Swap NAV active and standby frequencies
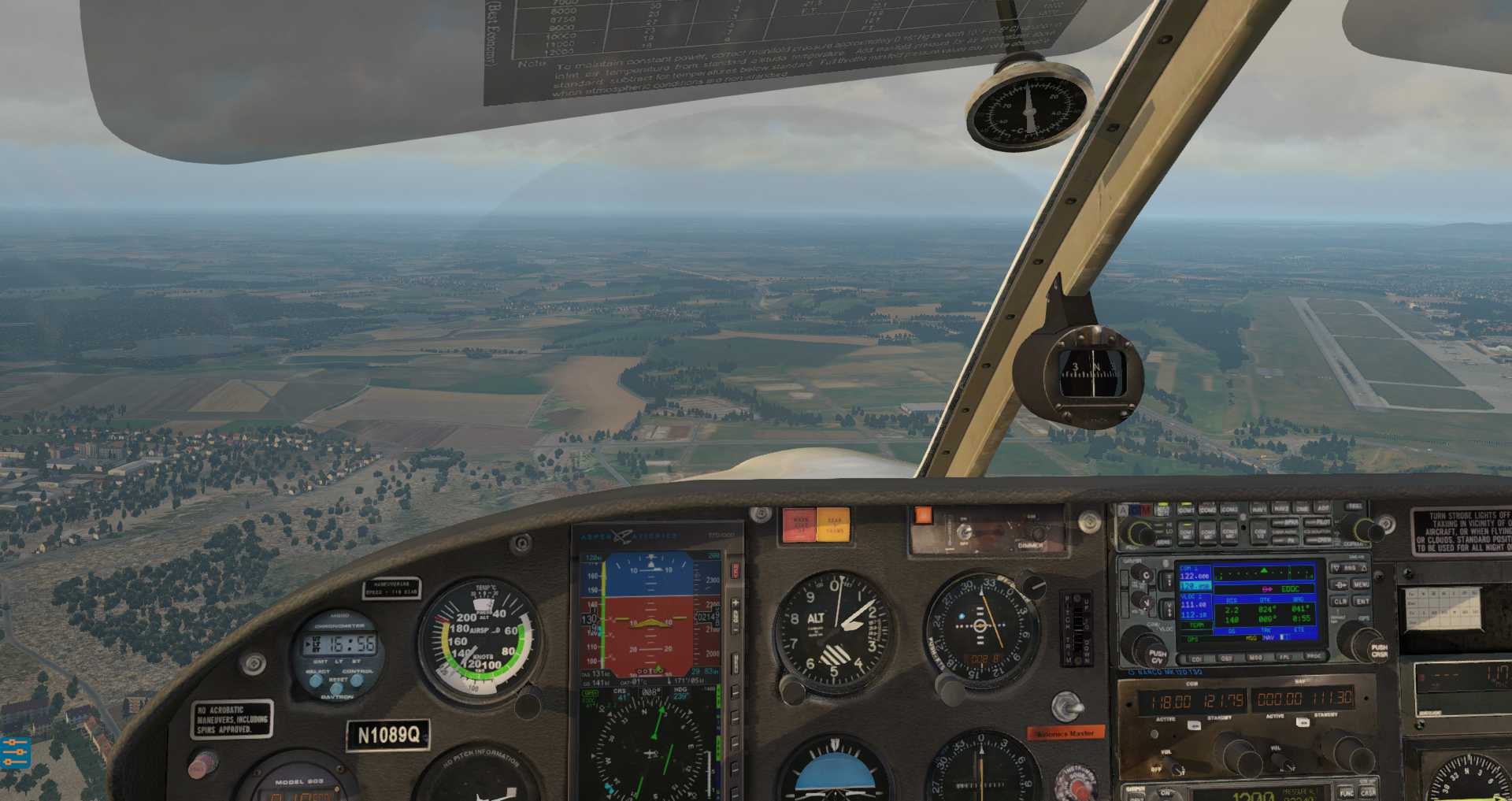The image size is (1512, 801). [x=1303, y=722]
